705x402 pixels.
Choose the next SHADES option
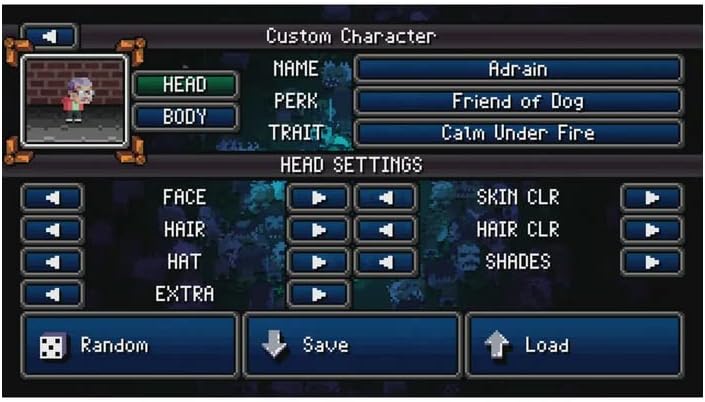pyautogui.click(x=651, y=261)
